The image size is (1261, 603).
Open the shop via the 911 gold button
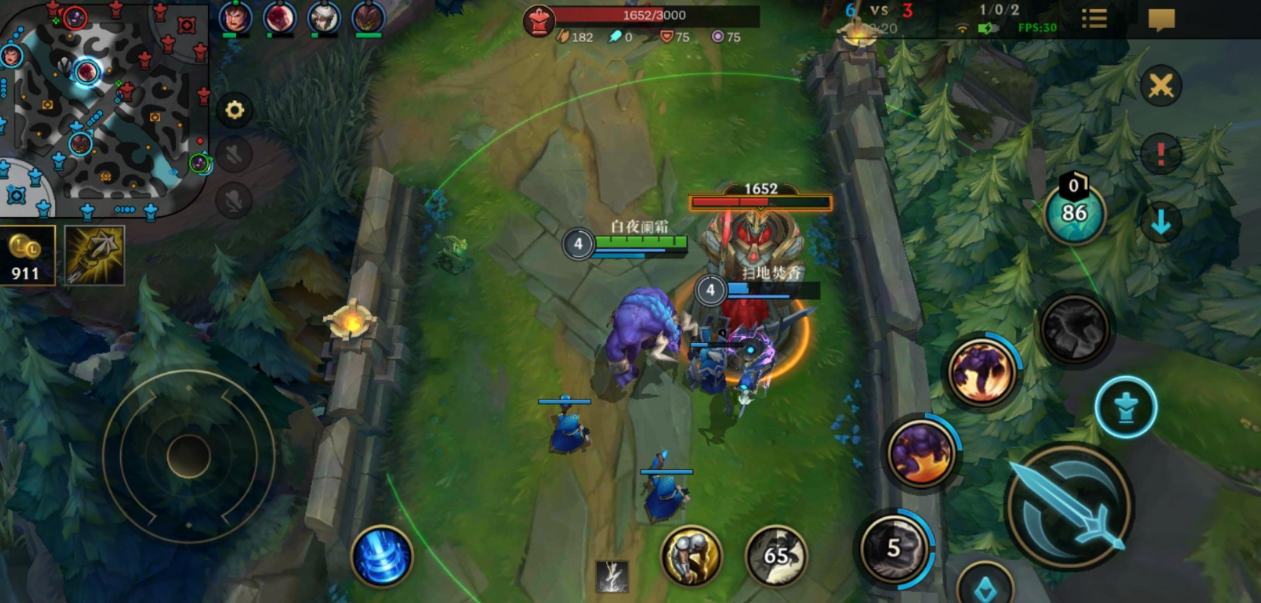pyautogui.click(x=27, y=255)
